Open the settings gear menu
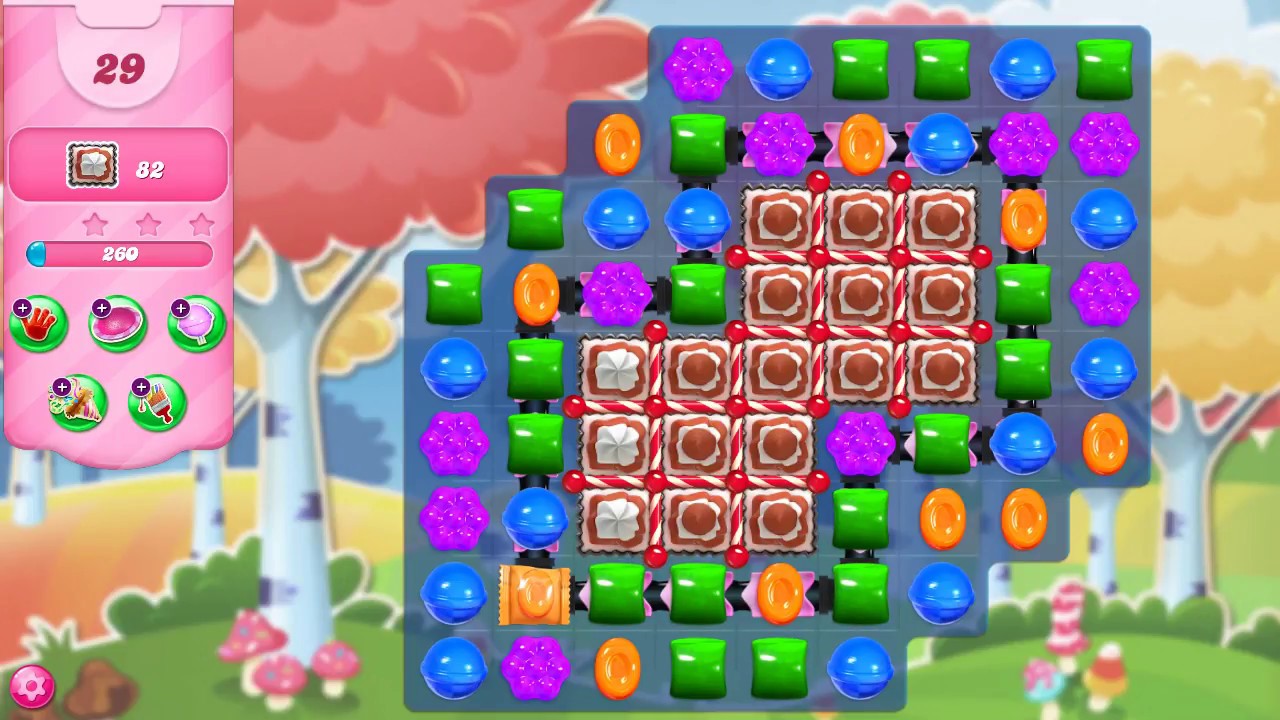The image size is (1280, 720). pyautogui.click(x=31, y=686)
